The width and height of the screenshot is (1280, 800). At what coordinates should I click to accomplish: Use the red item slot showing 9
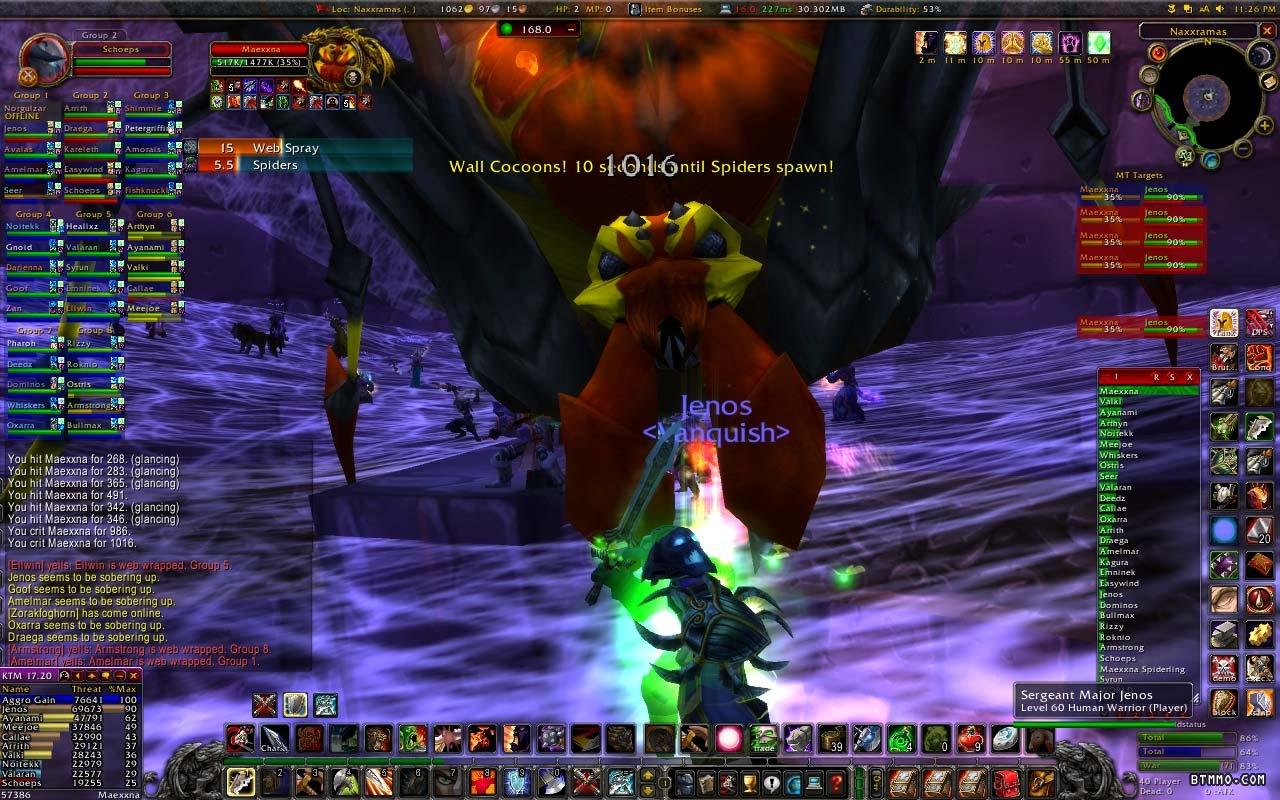pos(970,740)
